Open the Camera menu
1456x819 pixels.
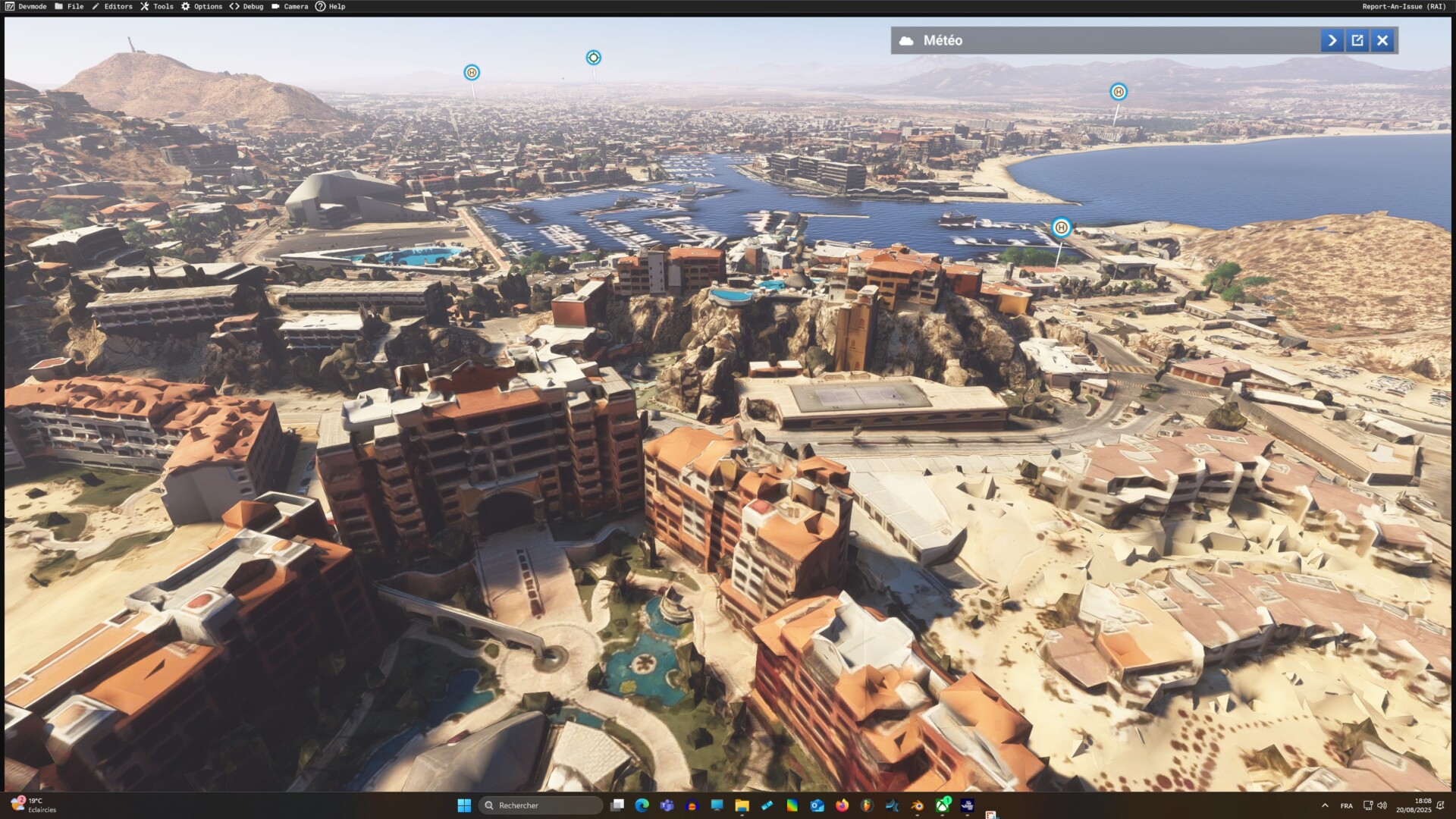290,6
